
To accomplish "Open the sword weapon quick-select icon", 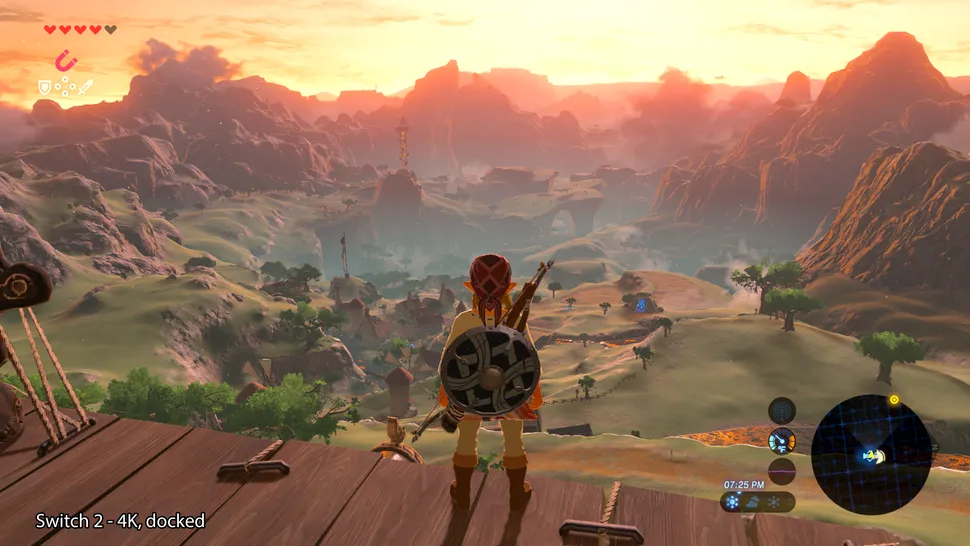I will tap(86, 87).
